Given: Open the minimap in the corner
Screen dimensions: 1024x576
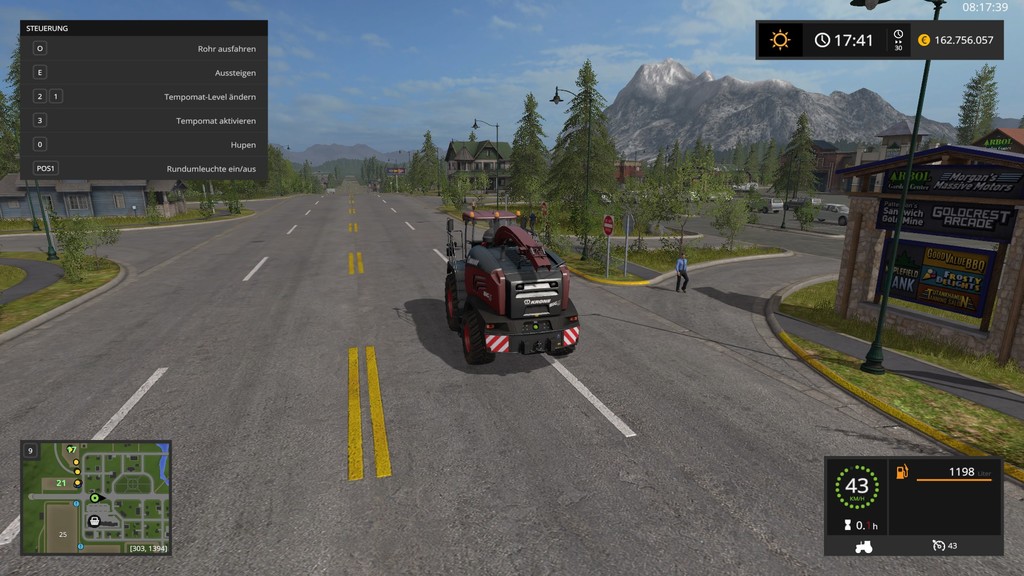Looking at the screenshot, I should [96, 498].
